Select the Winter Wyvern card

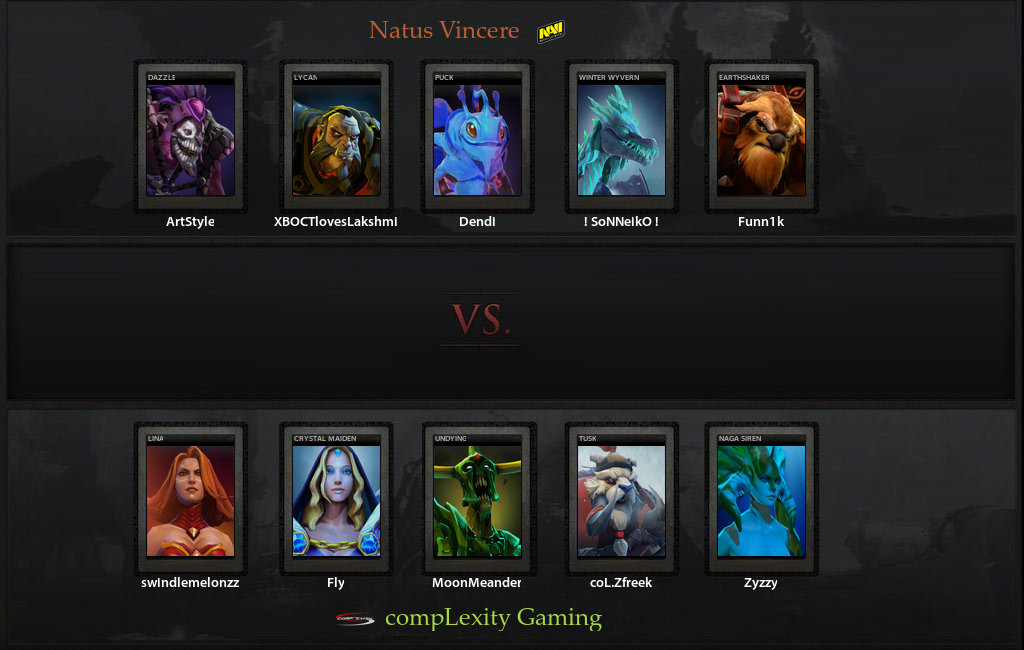point(621,138)
